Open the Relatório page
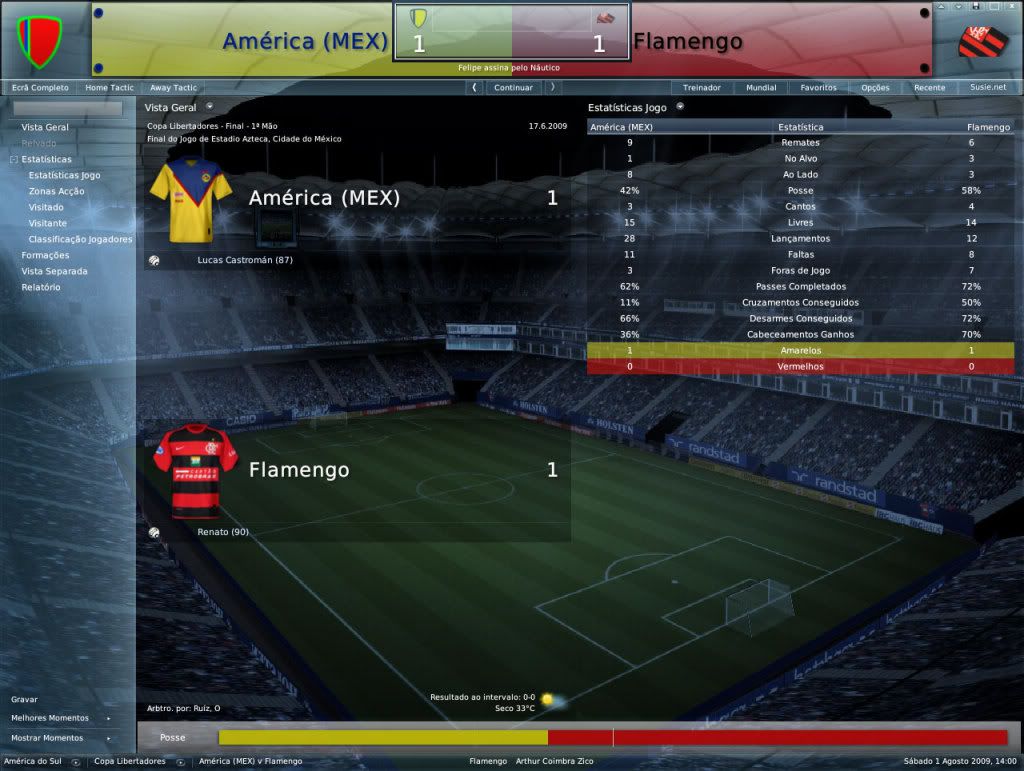This screenshot has width=1024, height=771. (x=41, y=287)
